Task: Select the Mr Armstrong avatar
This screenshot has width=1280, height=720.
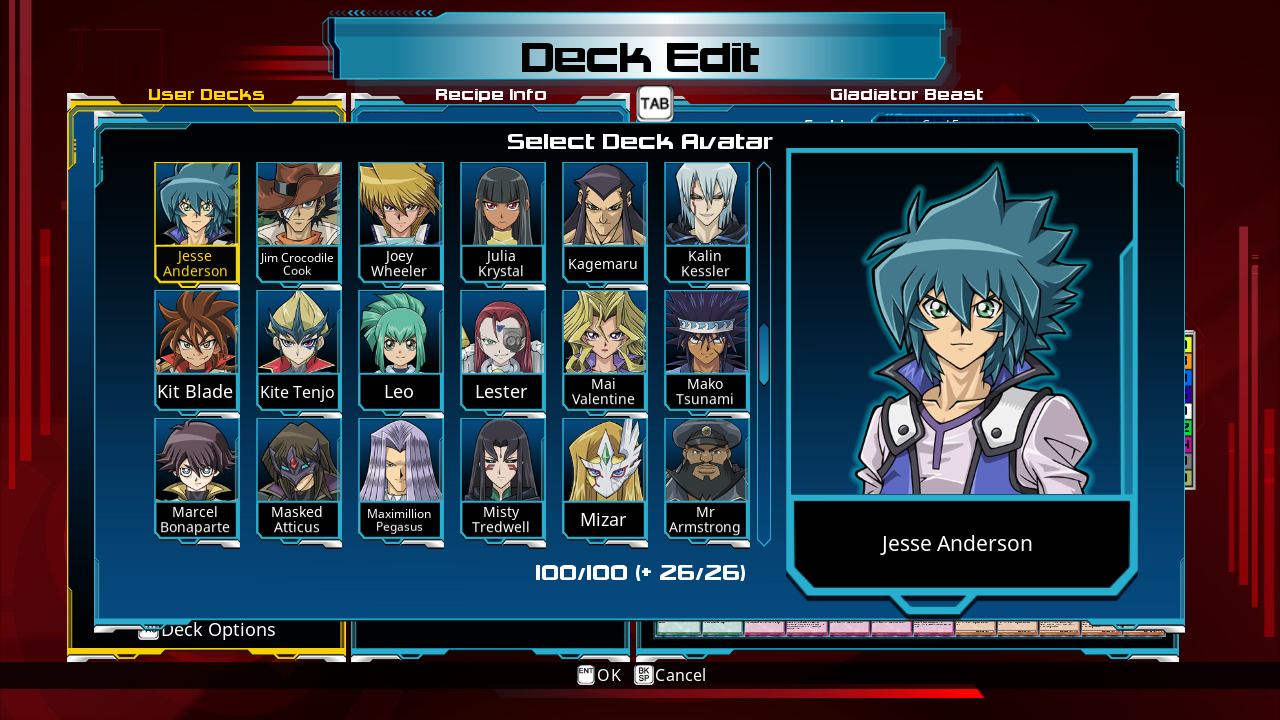Action: 706,465
